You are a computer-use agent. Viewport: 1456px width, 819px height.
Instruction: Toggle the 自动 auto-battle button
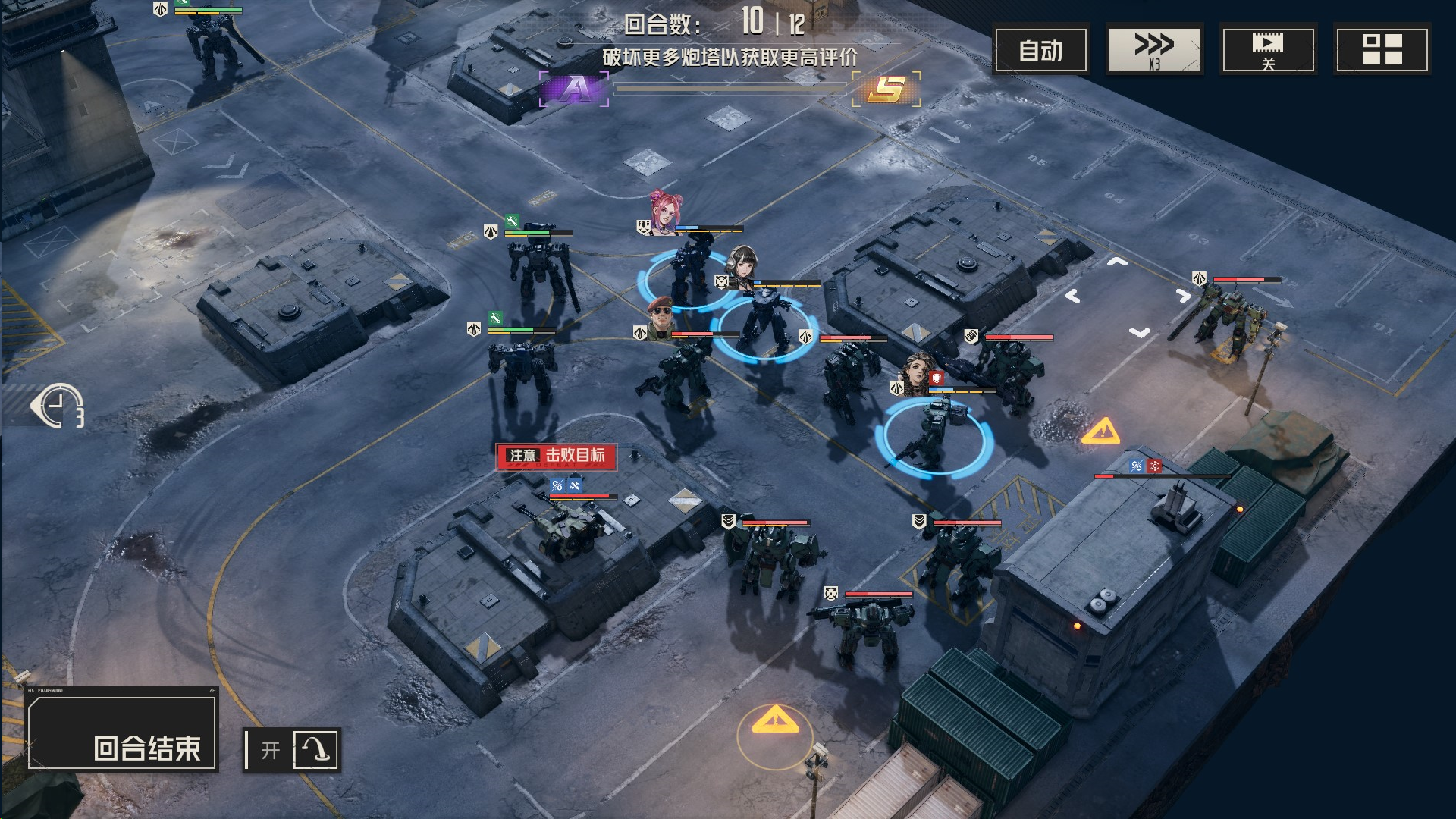1040,50
